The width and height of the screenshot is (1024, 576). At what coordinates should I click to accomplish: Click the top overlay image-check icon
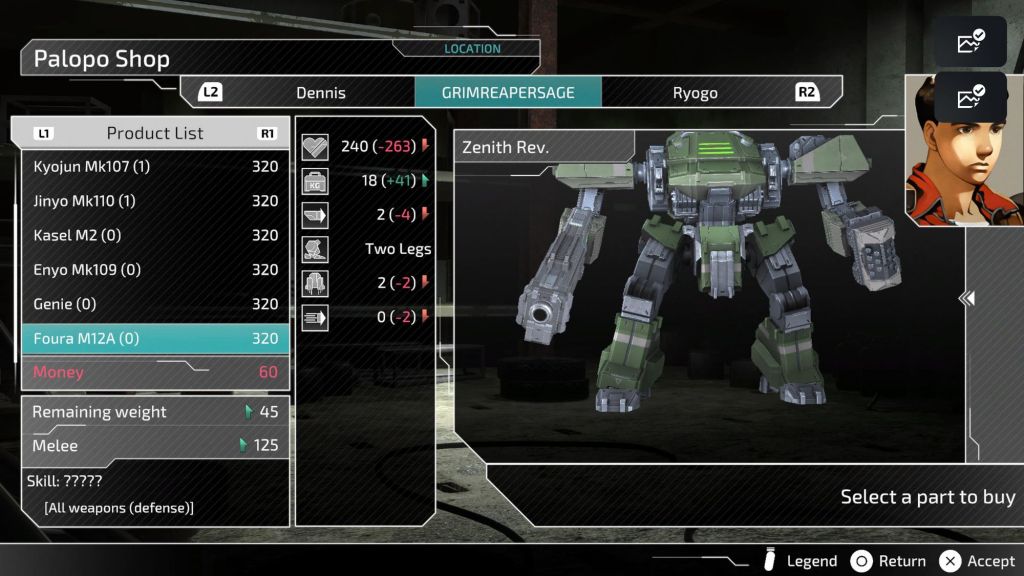(x=971, y=41)
